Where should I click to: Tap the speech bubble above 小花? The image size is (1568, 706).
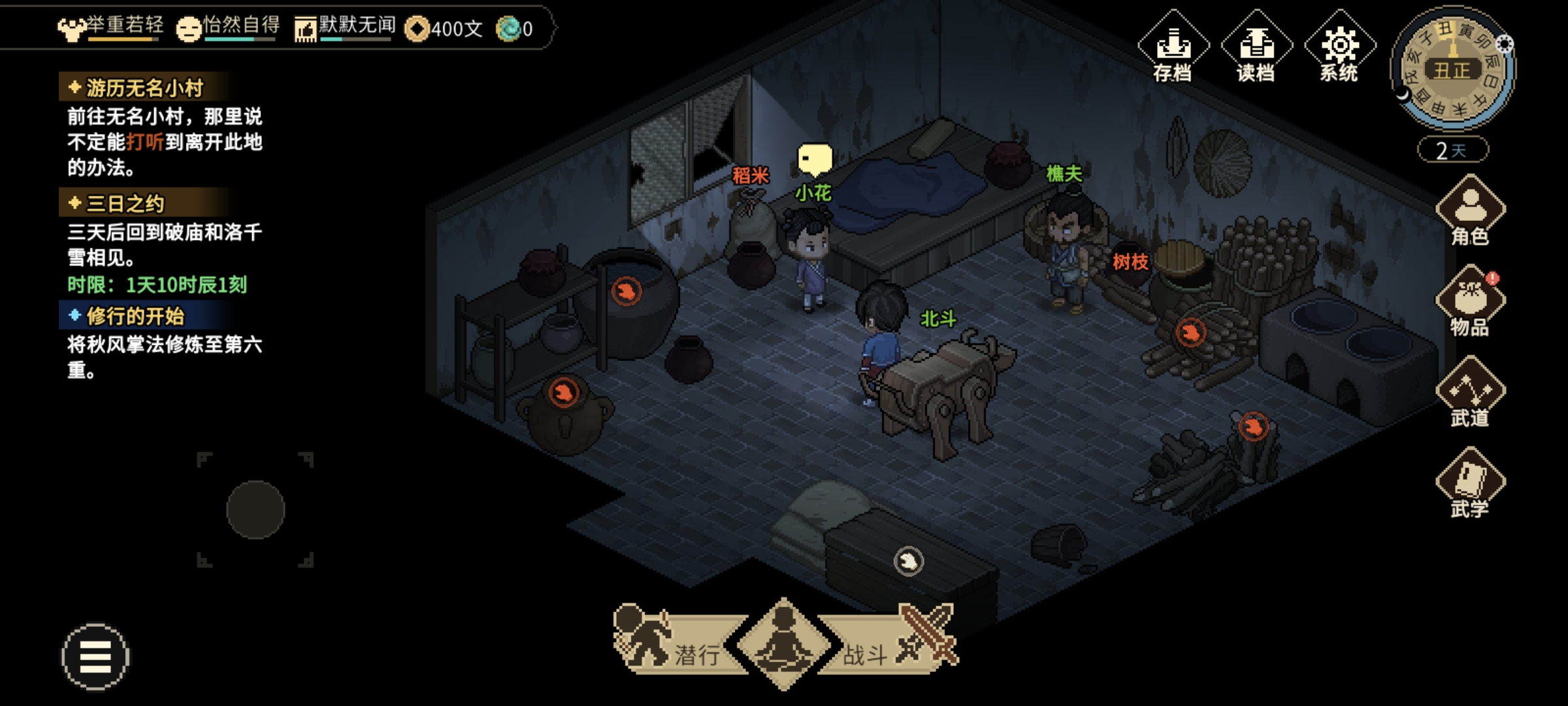click(815, 159)
